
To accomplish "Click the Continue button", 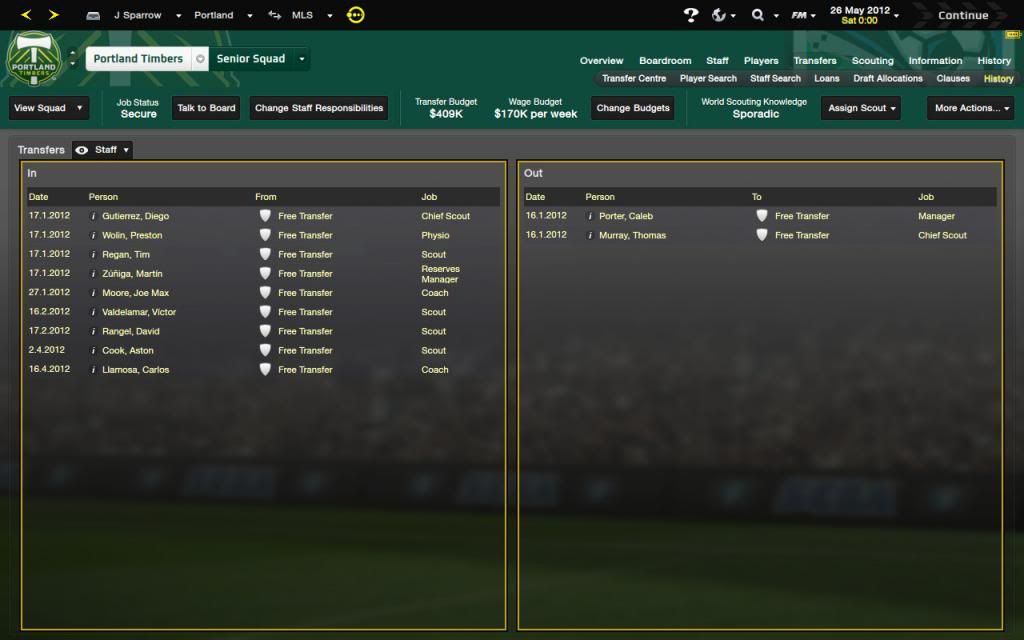I will coord(962,15).
